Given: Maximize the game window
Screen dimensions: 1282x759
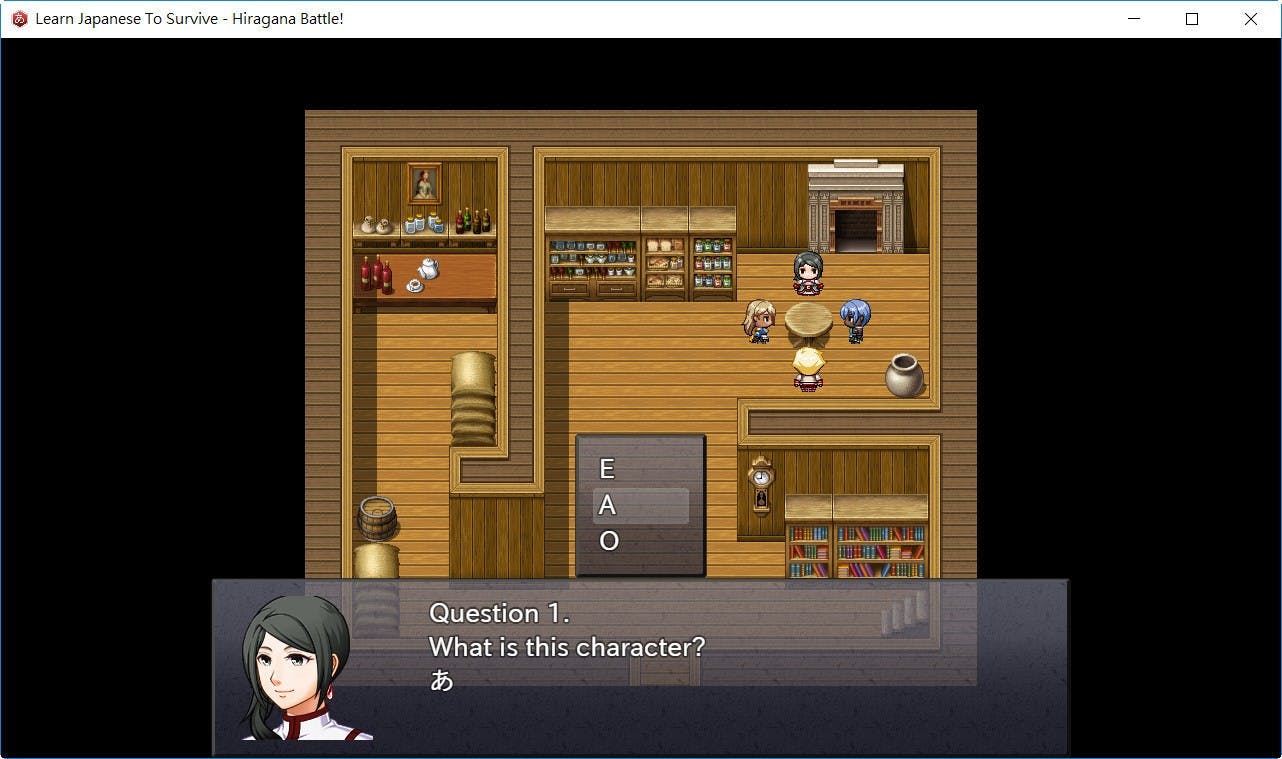Looking at the screenshot, I should coord(1192,19).
